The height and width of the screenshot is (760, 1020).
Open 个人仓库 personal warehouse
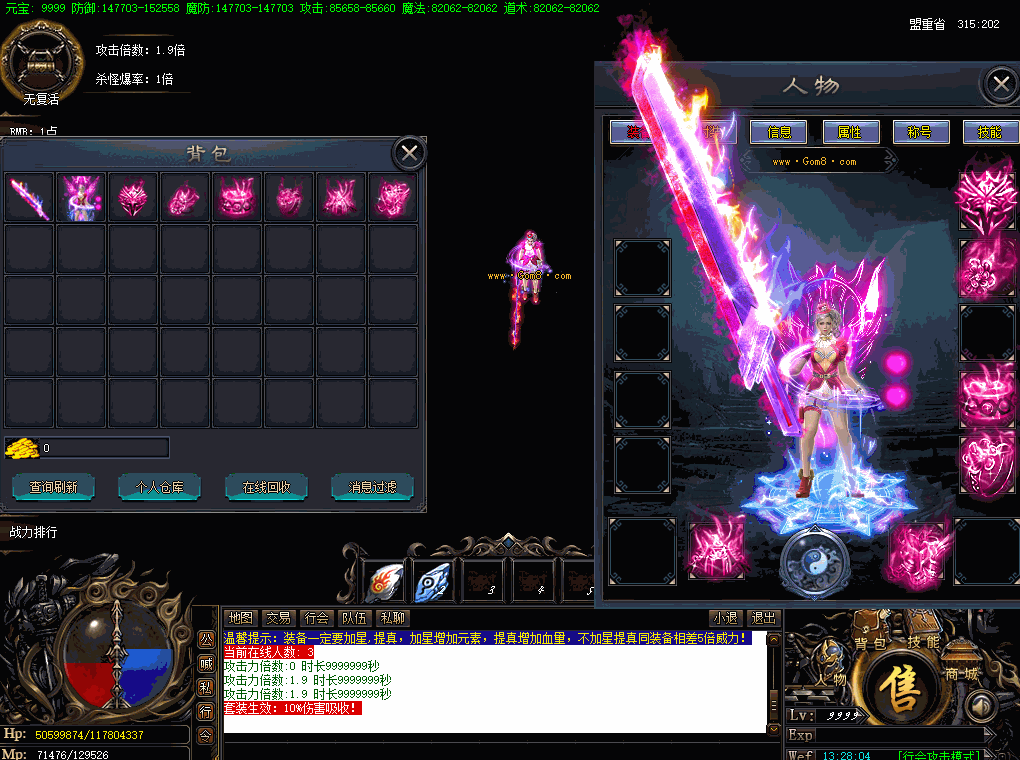coord(159,487)
